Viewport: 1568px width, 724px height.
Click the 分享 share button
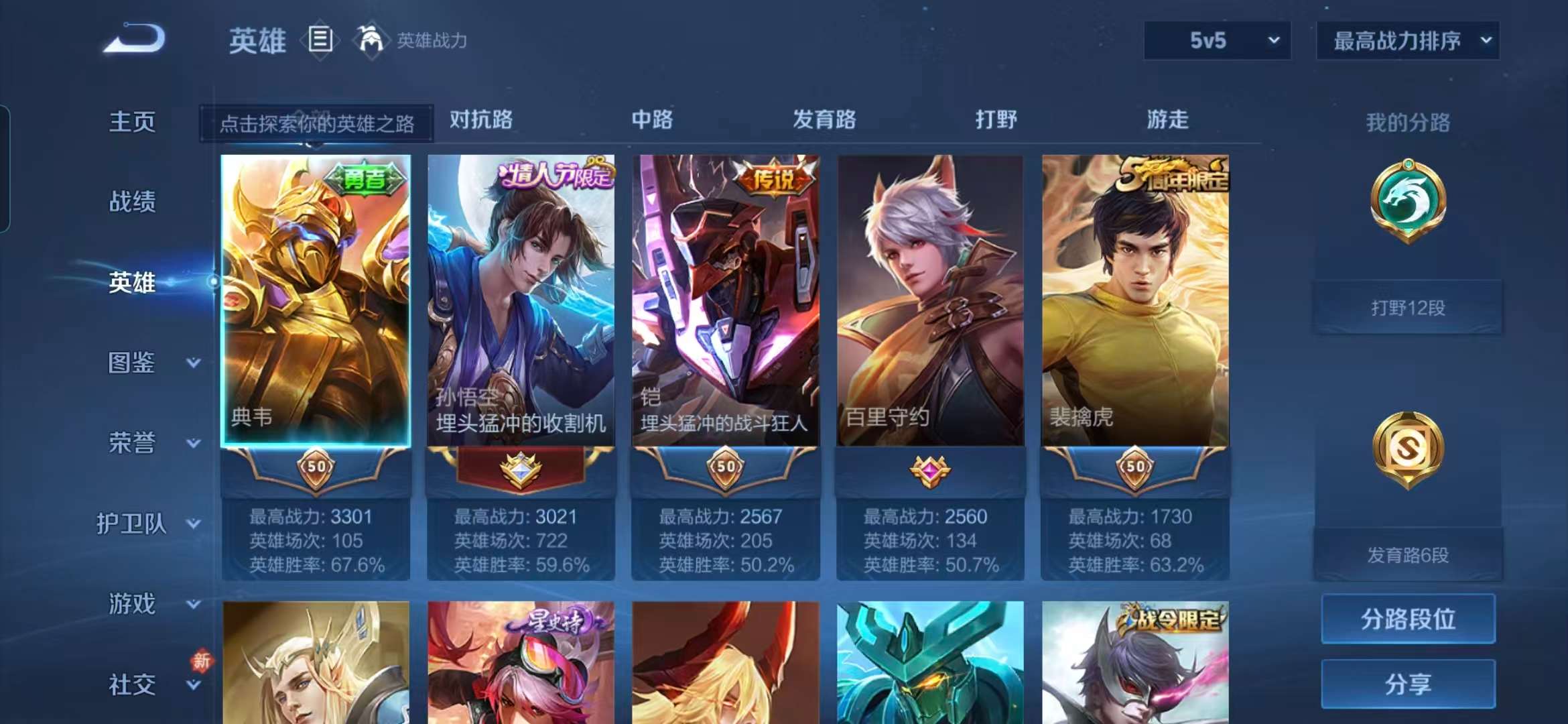coord(1407,684)
